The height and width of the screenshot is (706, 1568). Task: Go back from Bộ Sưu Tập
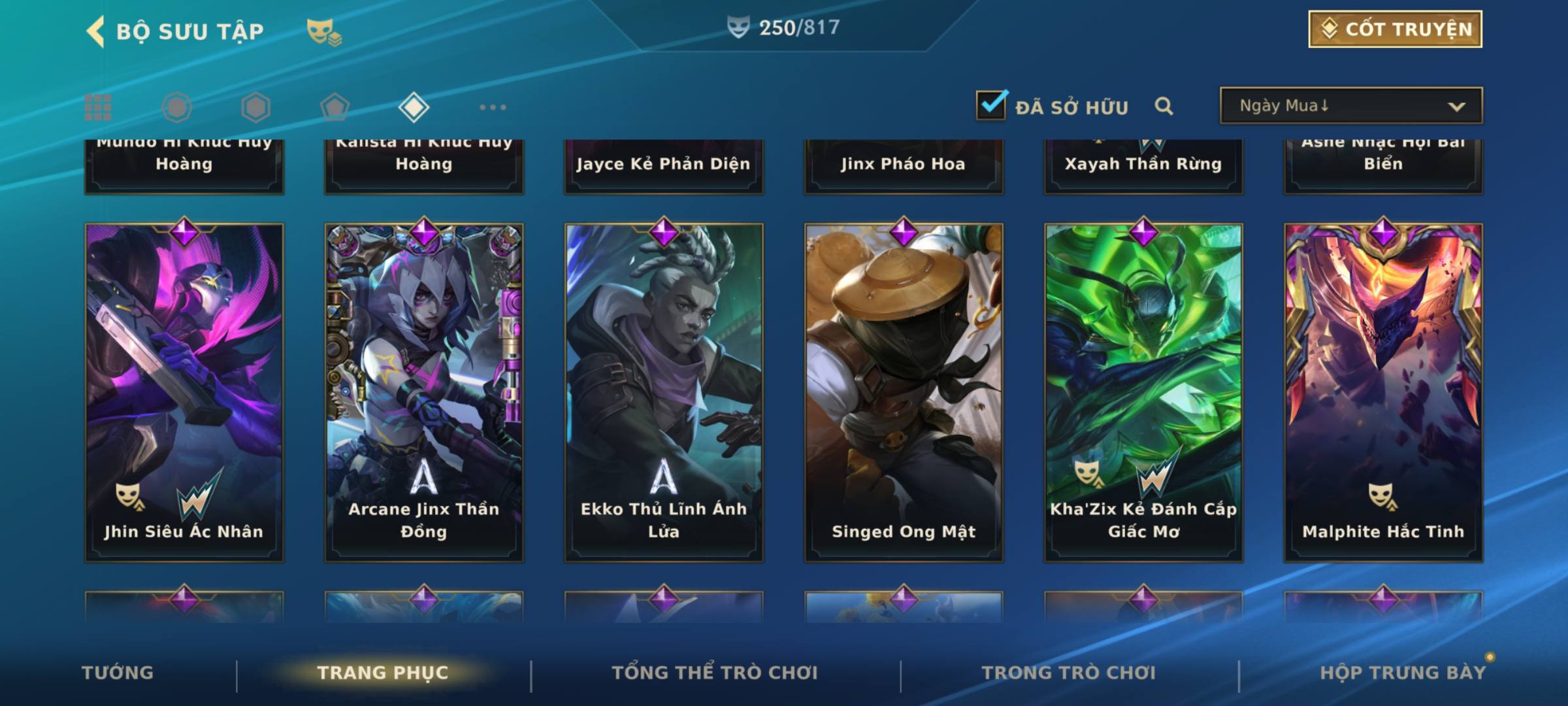coord(96,31)
